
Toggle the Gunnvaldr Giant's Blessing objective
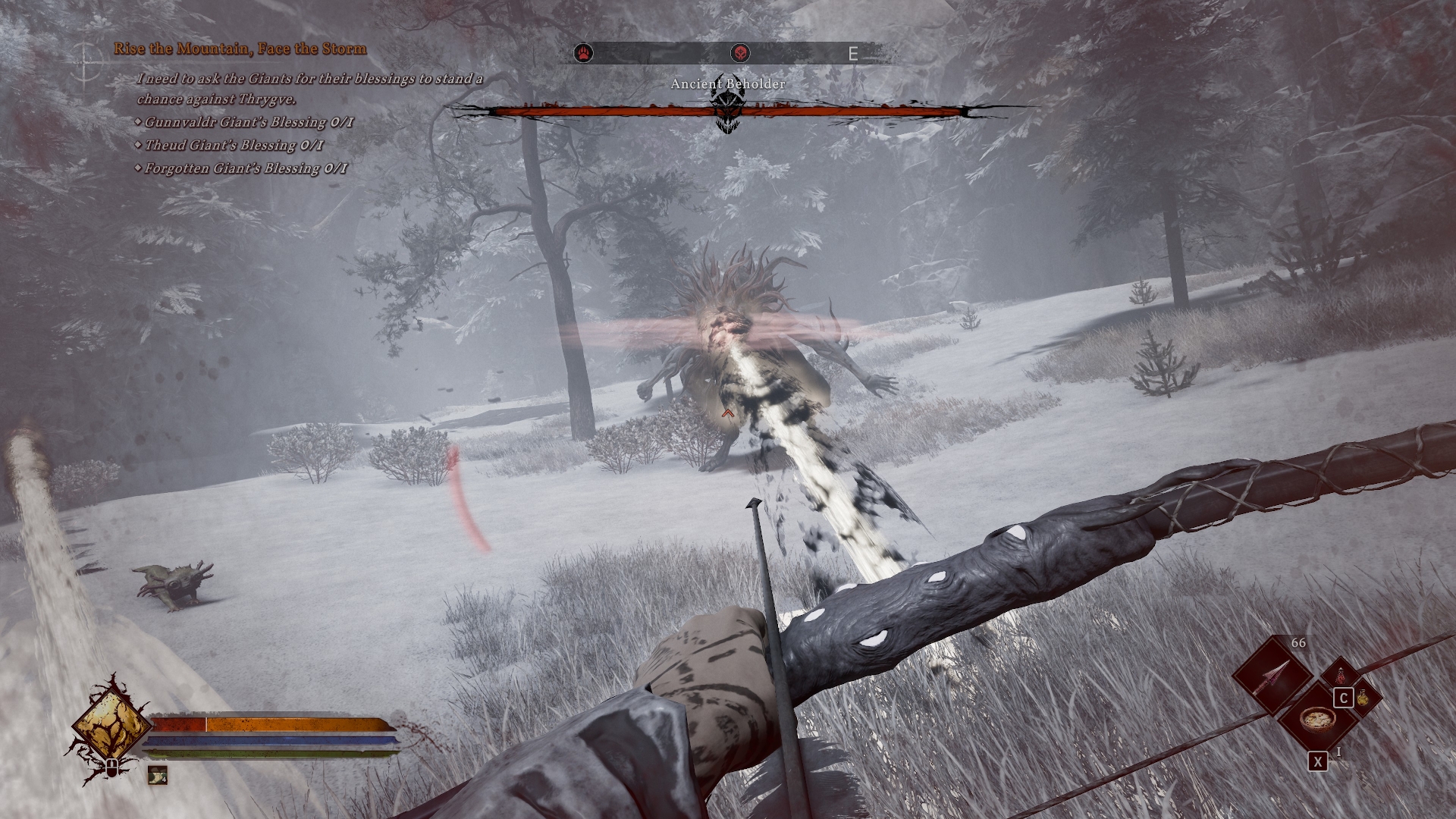[243, 120]
